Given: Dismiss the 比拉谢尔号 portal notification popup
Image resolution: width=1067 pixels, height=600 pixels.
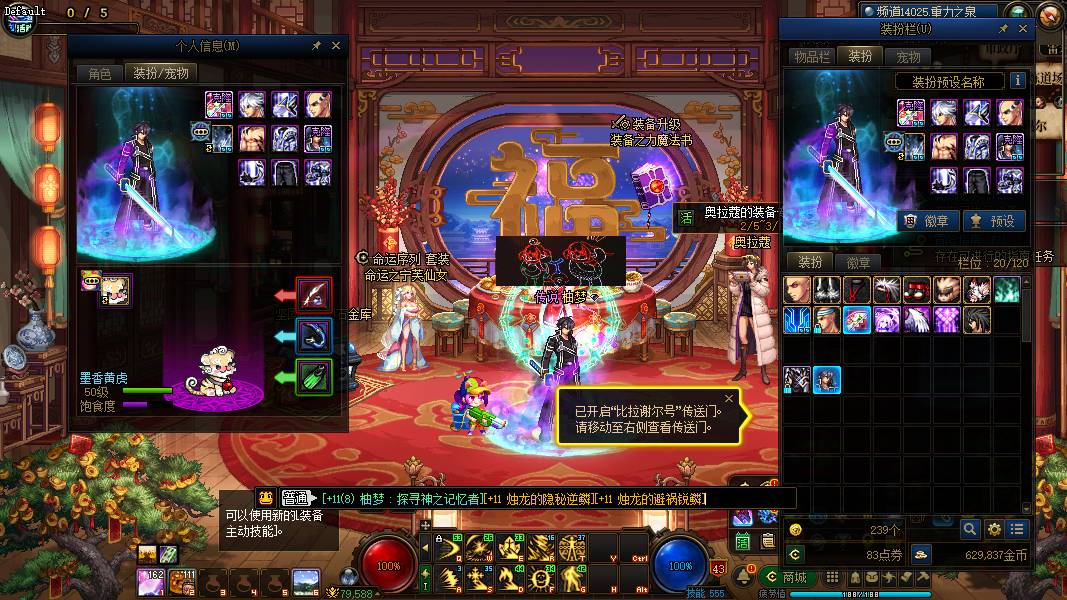Looking at the screenshot, I should [x=729, y=399].
